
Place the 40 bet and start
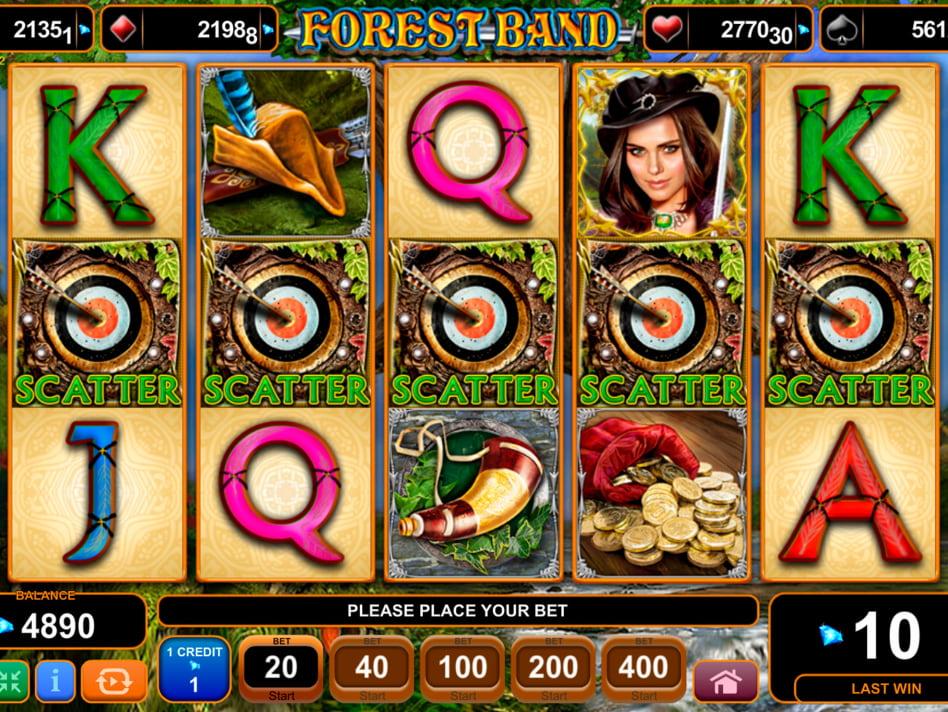click(372, 668)
